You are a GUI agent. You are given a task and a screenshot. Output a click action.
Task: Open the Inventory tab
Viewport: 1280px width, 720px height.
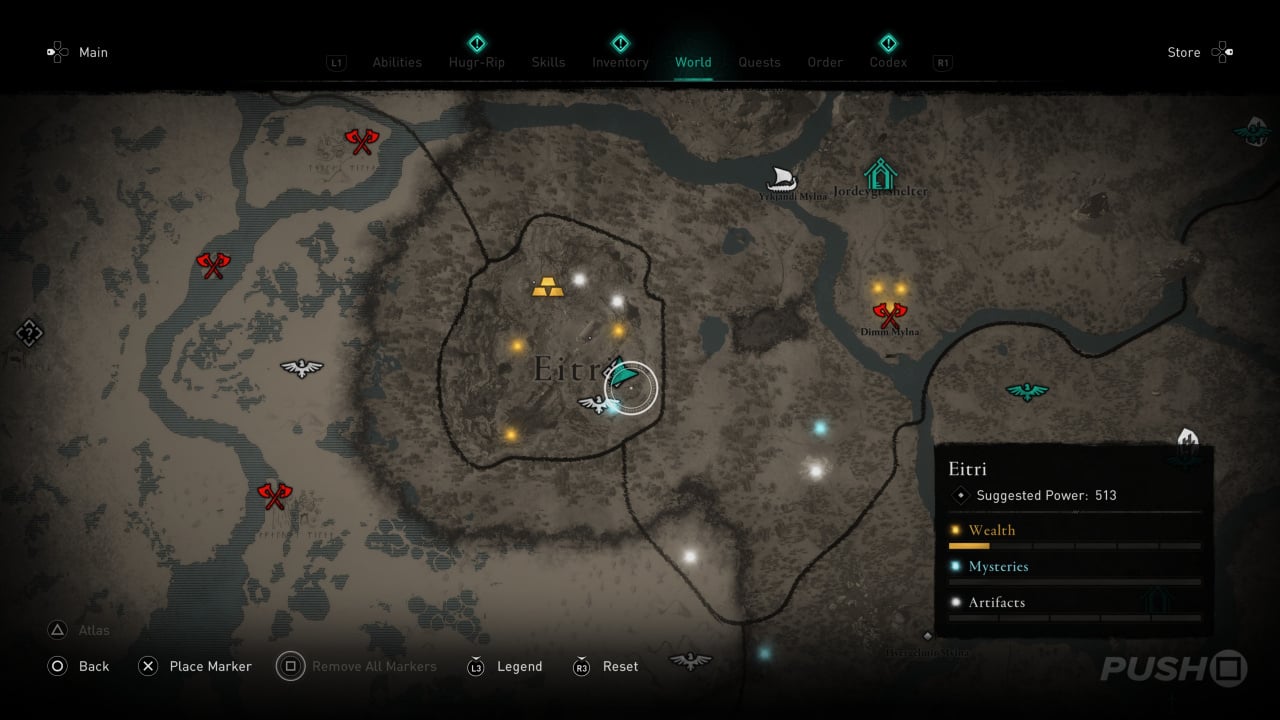(620, 62)
